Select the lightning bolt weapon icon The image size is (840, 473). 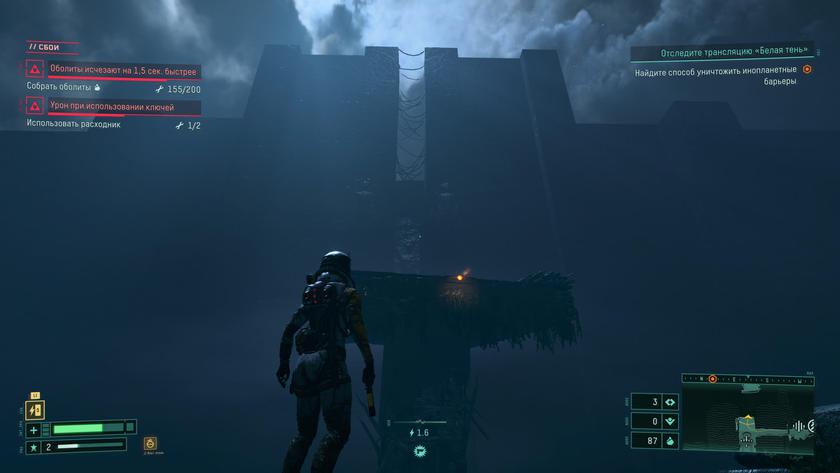pos(36,410)
